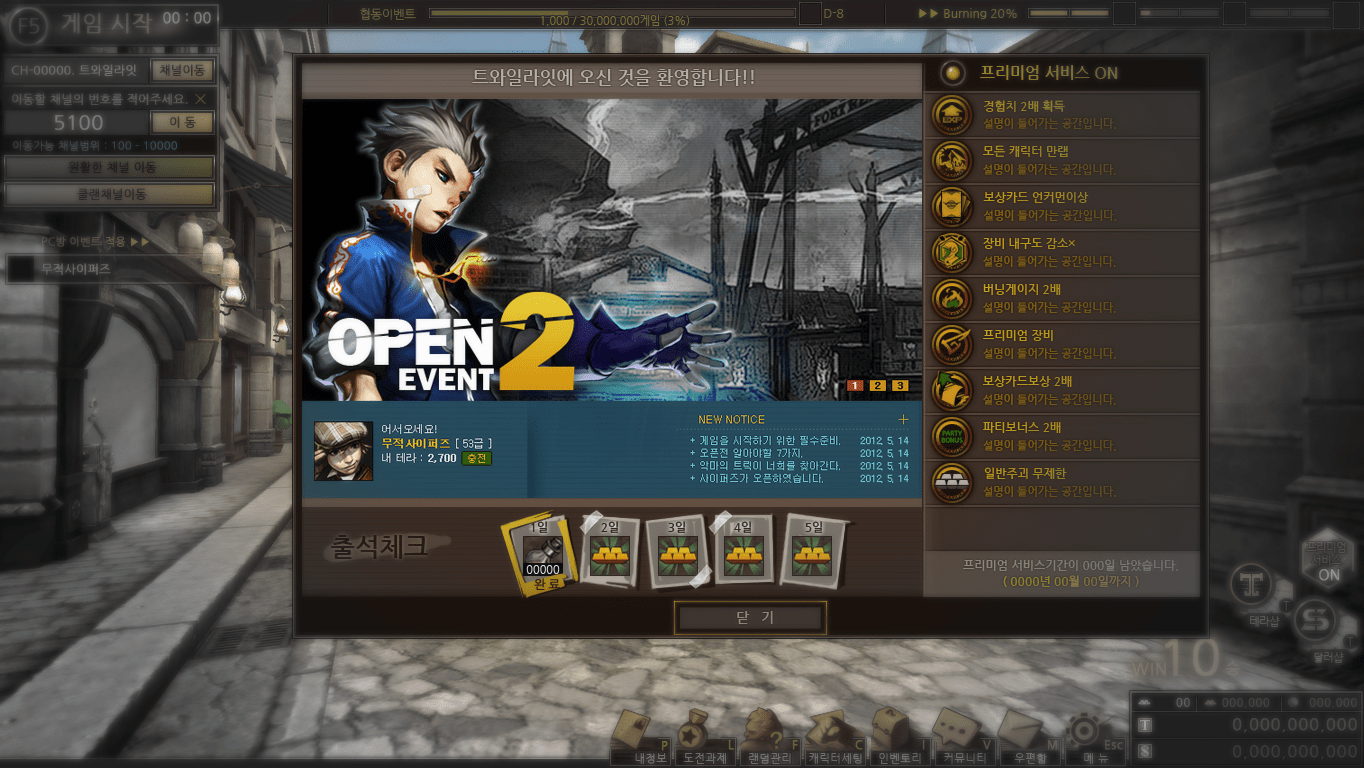Switch to banner page 2
The width and height of the screenshot is (1364, 768).
[877, 385]
